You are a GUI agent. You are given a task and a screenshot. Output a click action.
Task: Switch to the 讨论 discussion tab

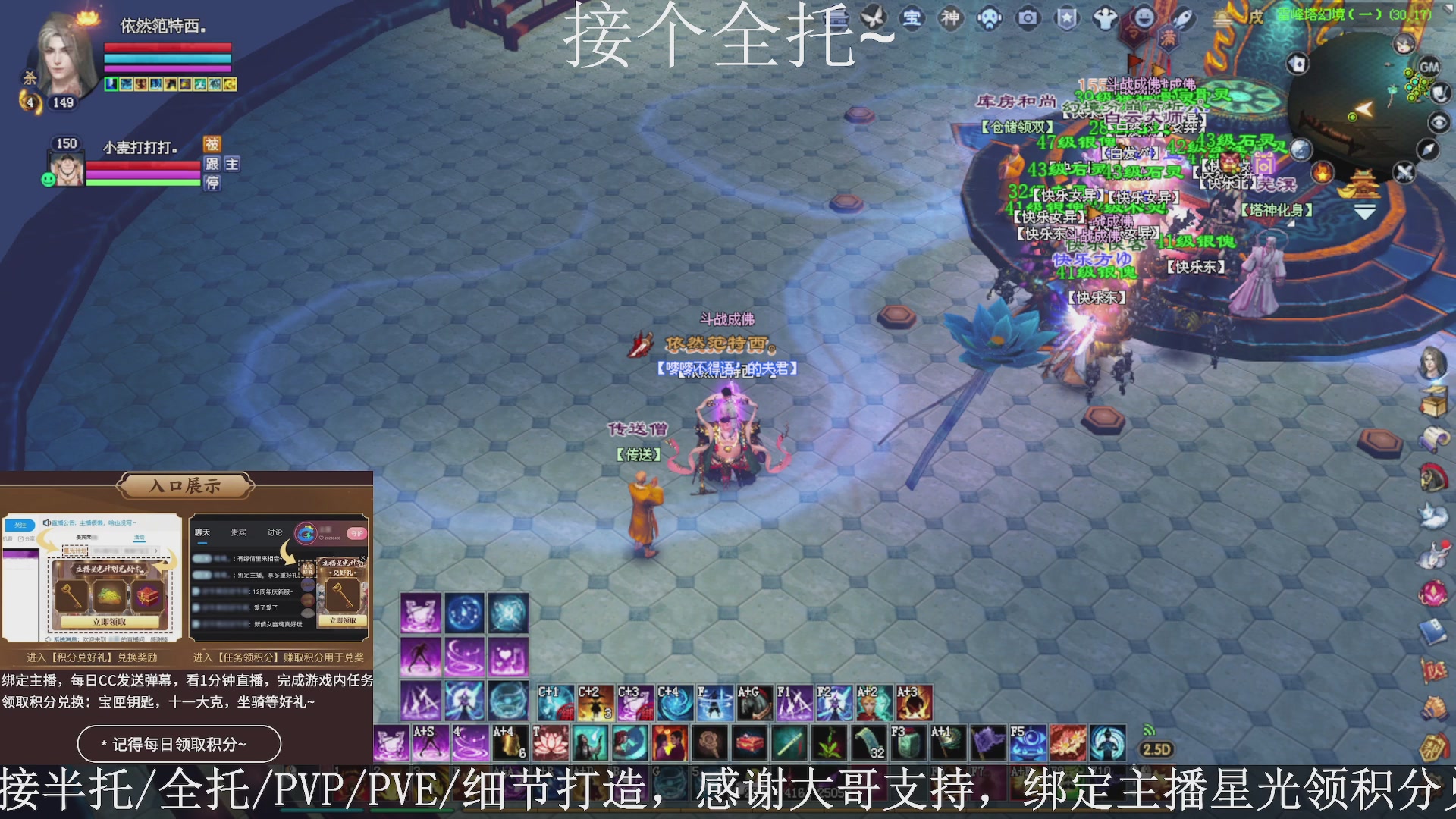coord(275,532)
